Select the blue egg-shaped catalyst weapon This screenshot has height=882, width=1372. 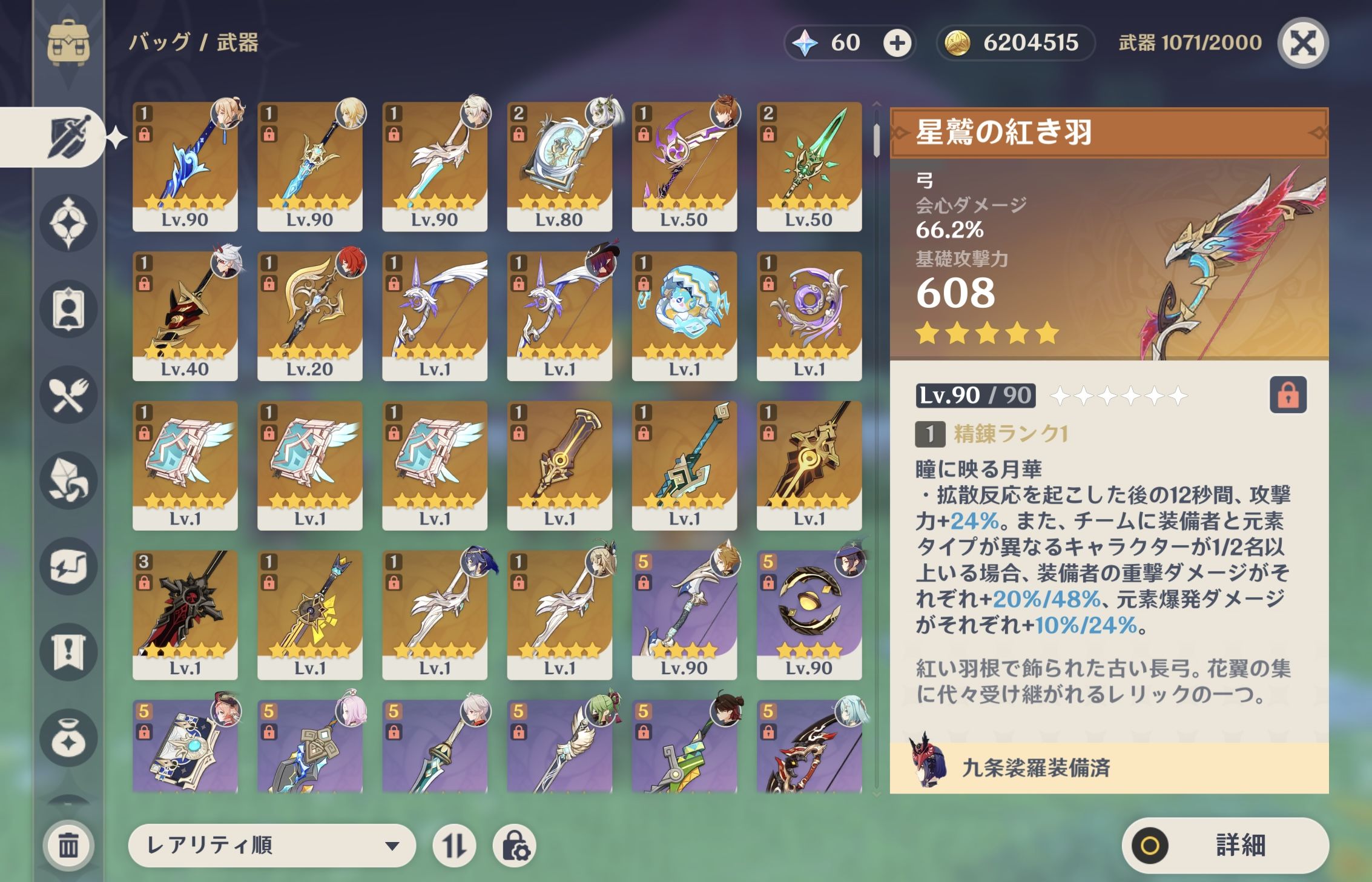(x=684, y=316)
